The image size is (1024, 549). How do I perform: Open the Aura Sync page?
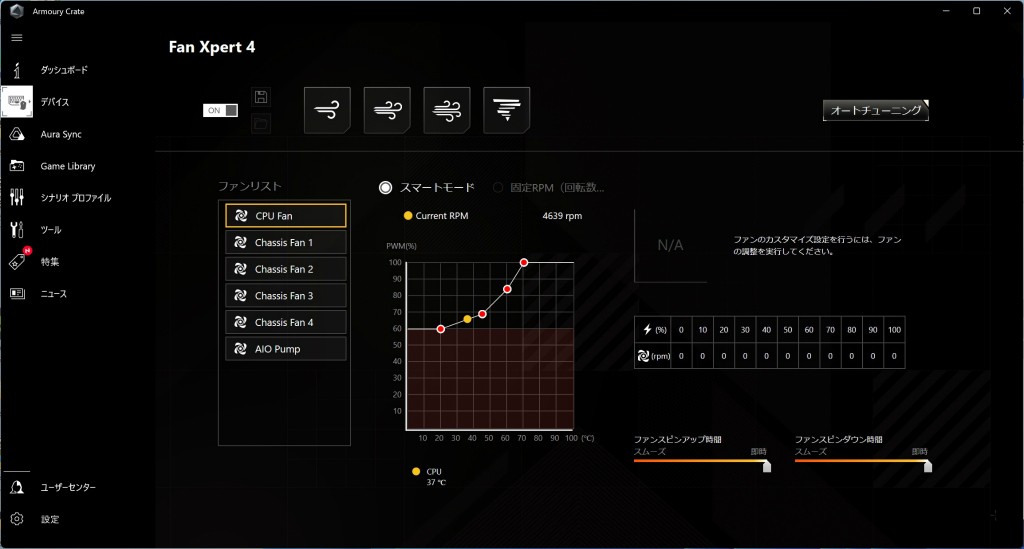coord(60,134)
